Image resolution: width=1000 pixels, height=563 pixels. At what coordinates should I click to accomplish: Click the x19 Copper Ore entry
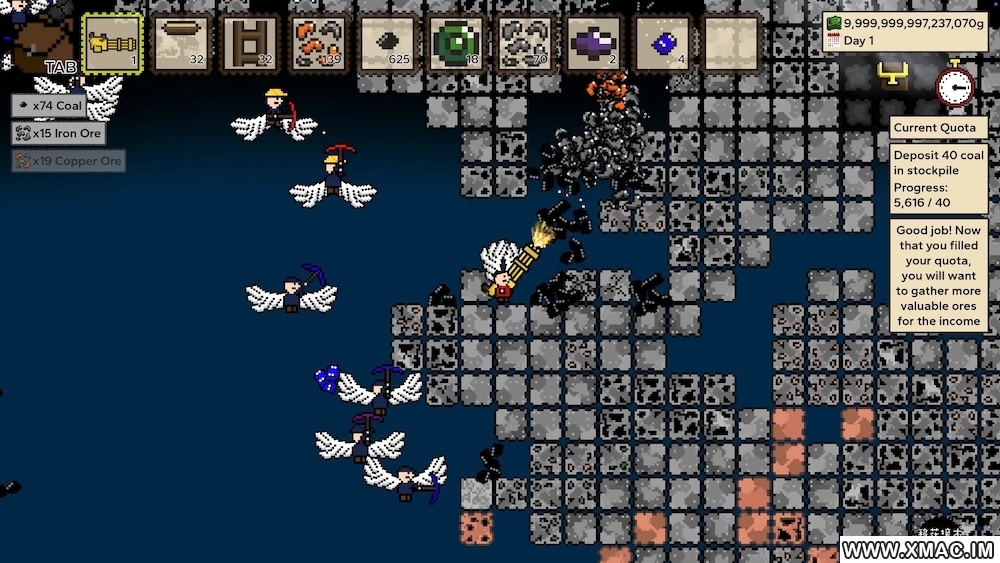69,161
